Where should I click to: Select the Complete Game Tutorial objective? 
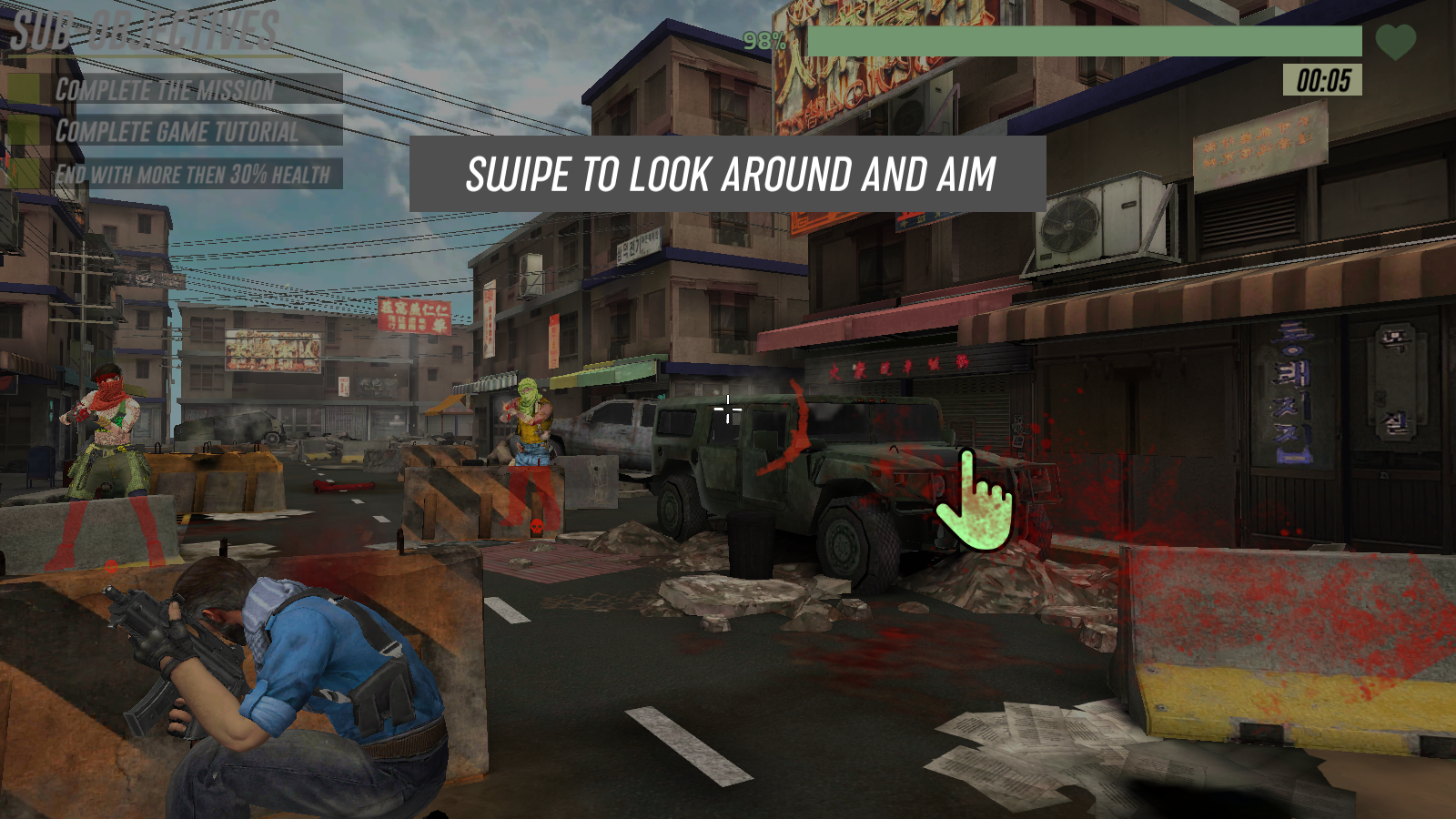[x=173, y=131]
